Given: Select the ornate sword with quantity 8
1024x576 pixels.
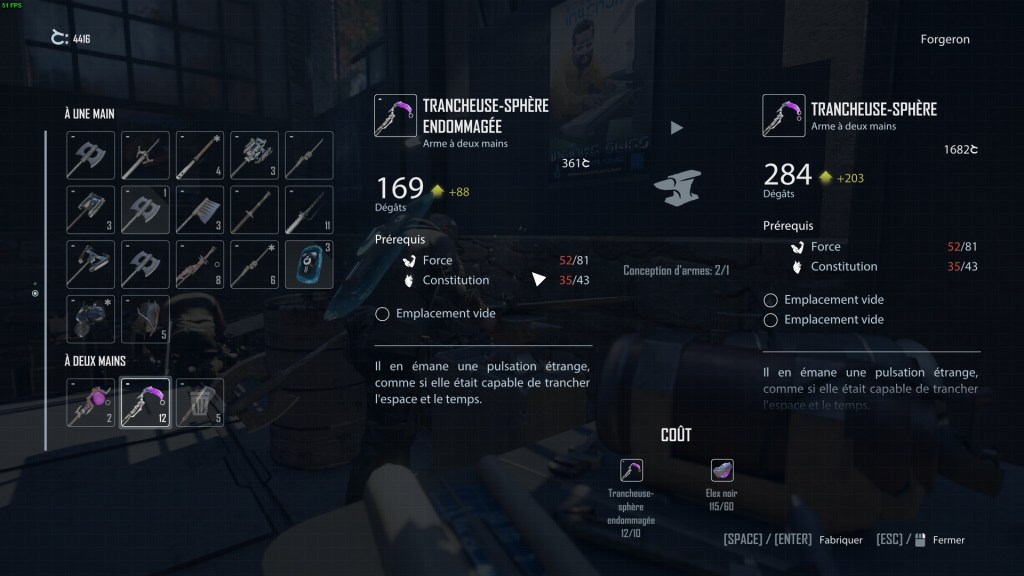Looking at the screenshot, I should click(x=200, y=264).
